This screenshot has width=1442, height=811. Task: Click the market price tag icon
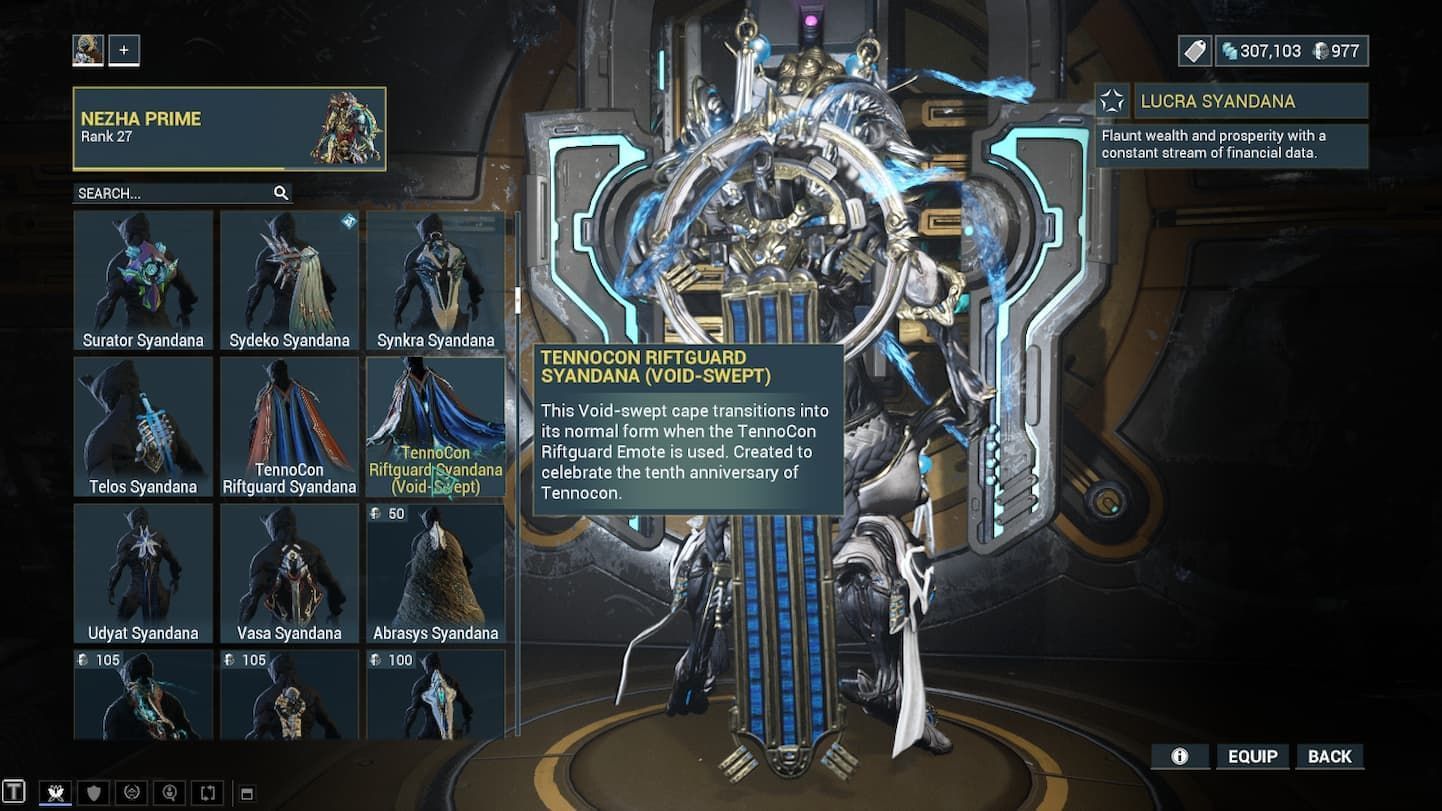(x=1194, y=50)
